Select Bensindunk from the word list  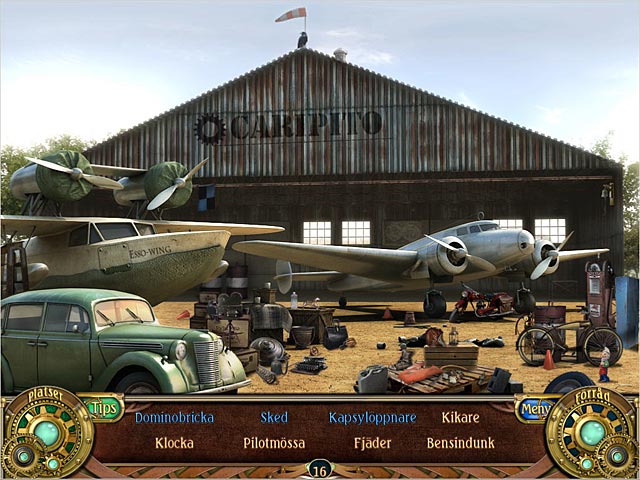460,442
